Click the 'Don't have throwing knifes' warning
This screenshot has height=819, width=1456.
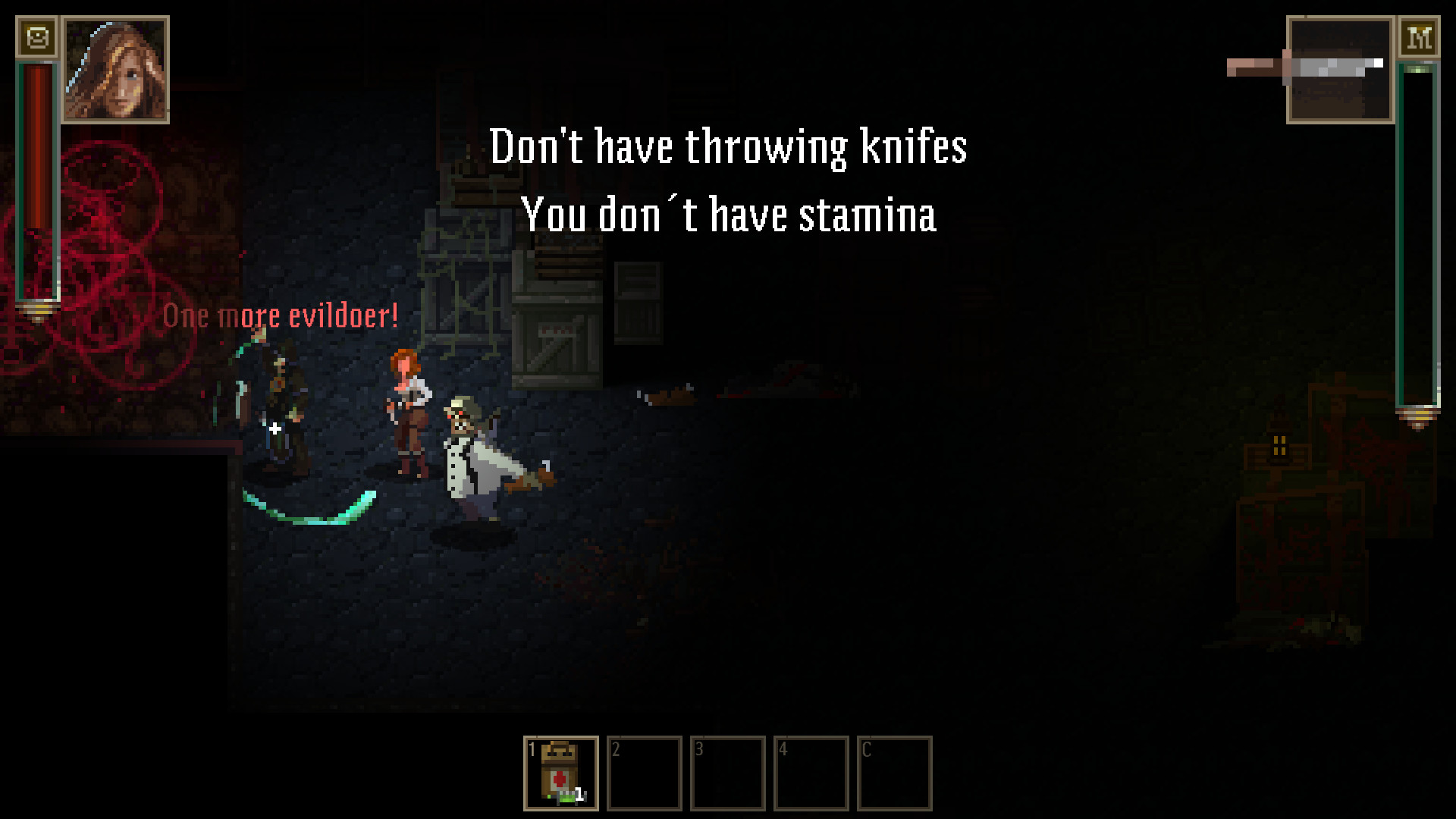tap(730, 146)
